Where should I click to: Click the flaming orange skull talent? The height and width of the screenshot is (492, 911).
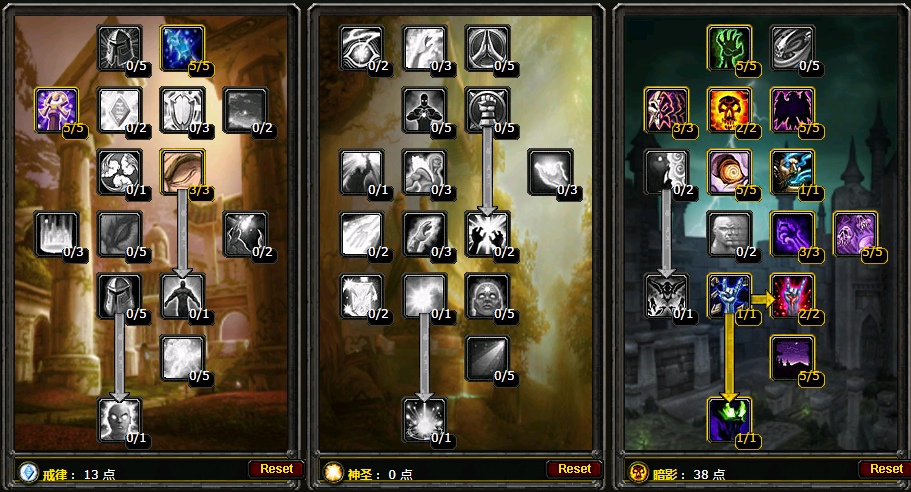click(729, 109)
